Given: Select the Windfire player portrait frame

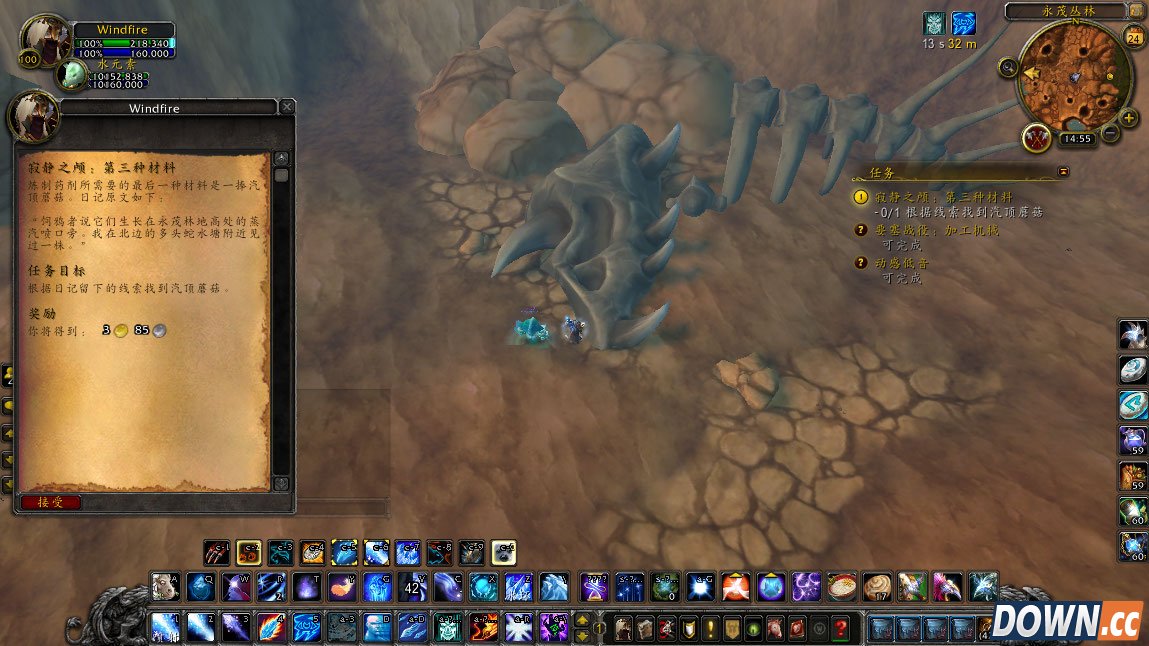Looking at the screenshot, I should pos(45,40).
